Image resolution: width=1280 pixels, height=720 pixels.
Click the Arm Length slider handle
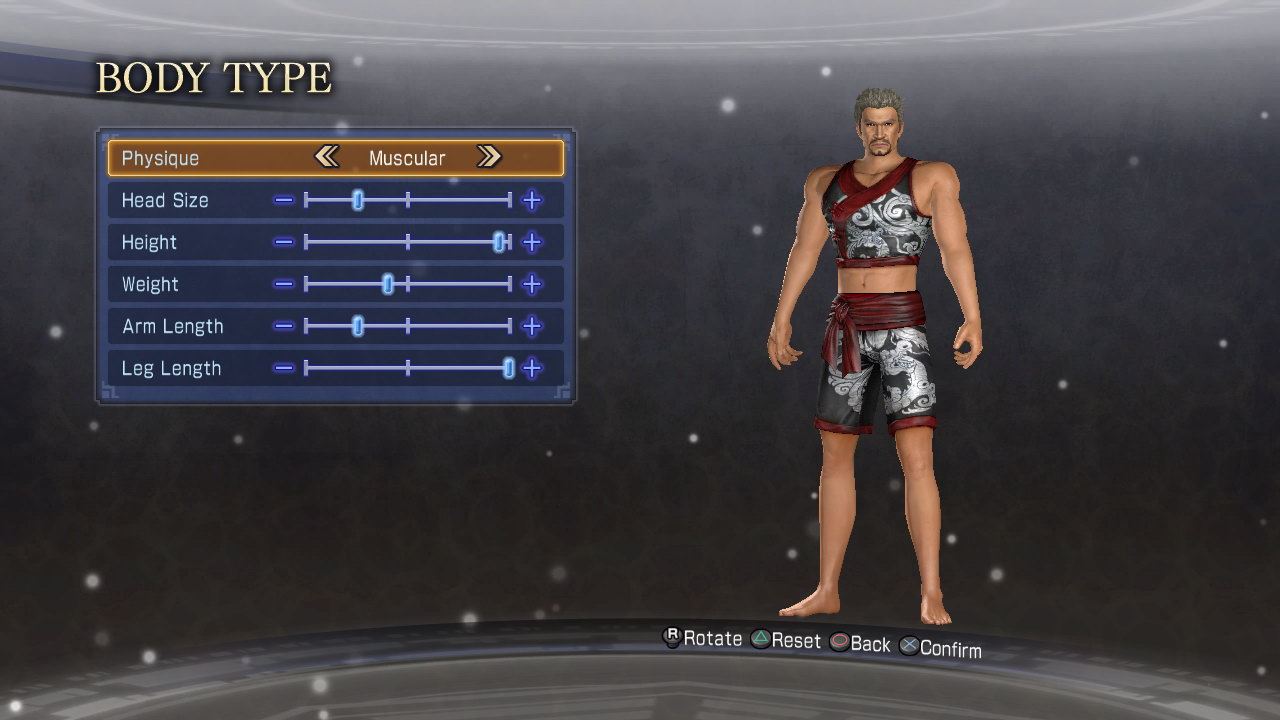358,326
